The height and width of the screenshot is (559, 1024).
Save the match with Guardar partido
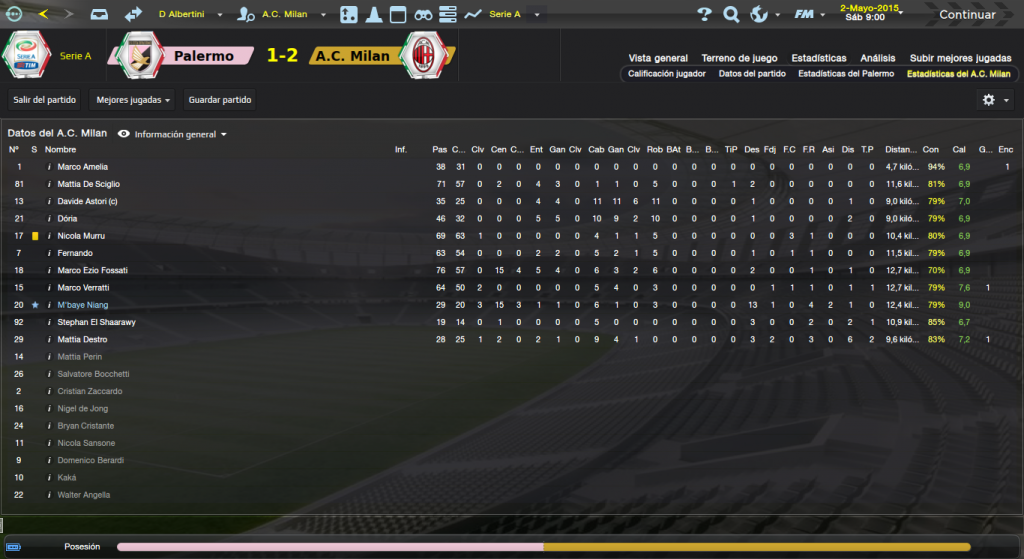[x=220, y=100]
